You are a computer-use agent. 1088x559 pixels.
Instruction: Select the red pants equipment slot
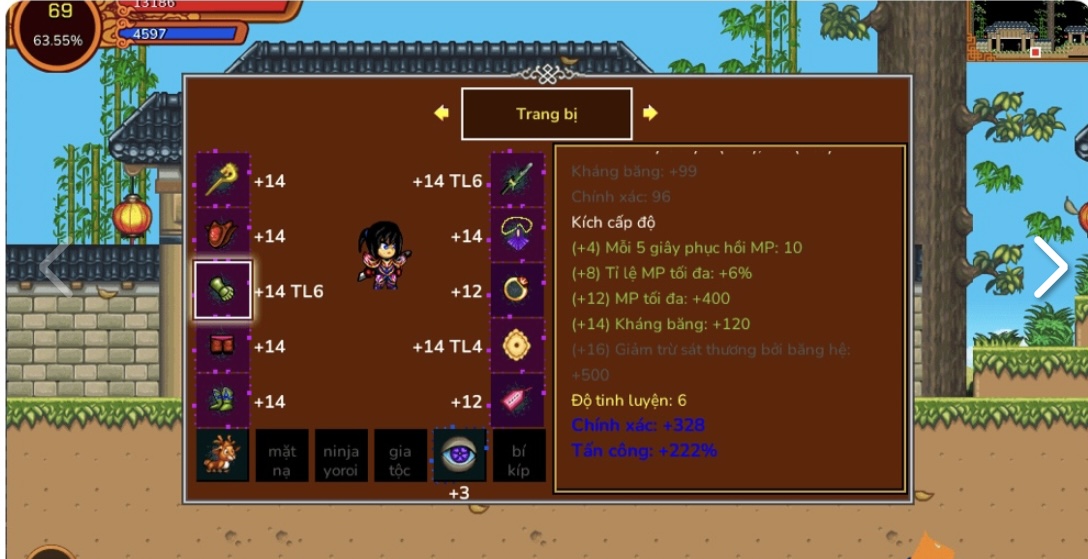click(222, 346)
